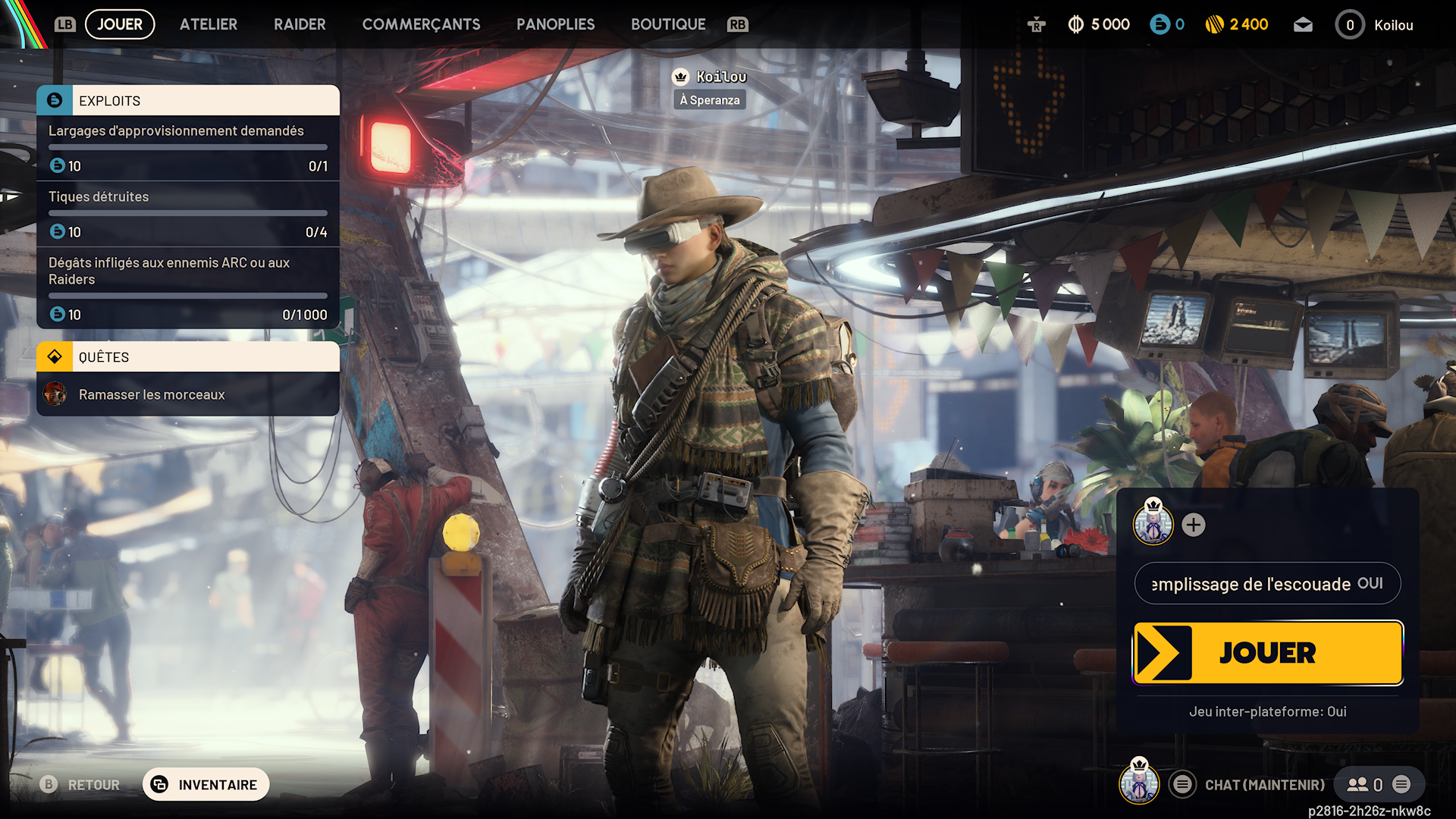Screen dimensions: 1456x819
Task: Toggle the squad fill (escouade) option
Action: (1267, 583)
